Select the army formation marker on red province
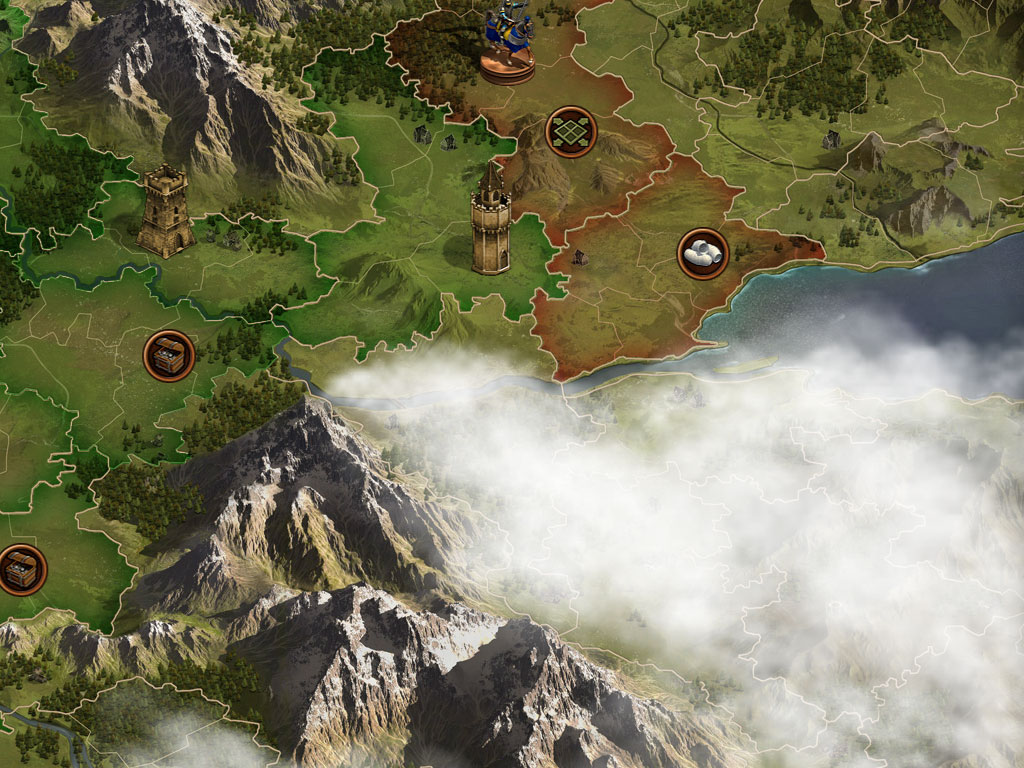The height and width of the screenshot is (768, 1024). tap(571, 132)
